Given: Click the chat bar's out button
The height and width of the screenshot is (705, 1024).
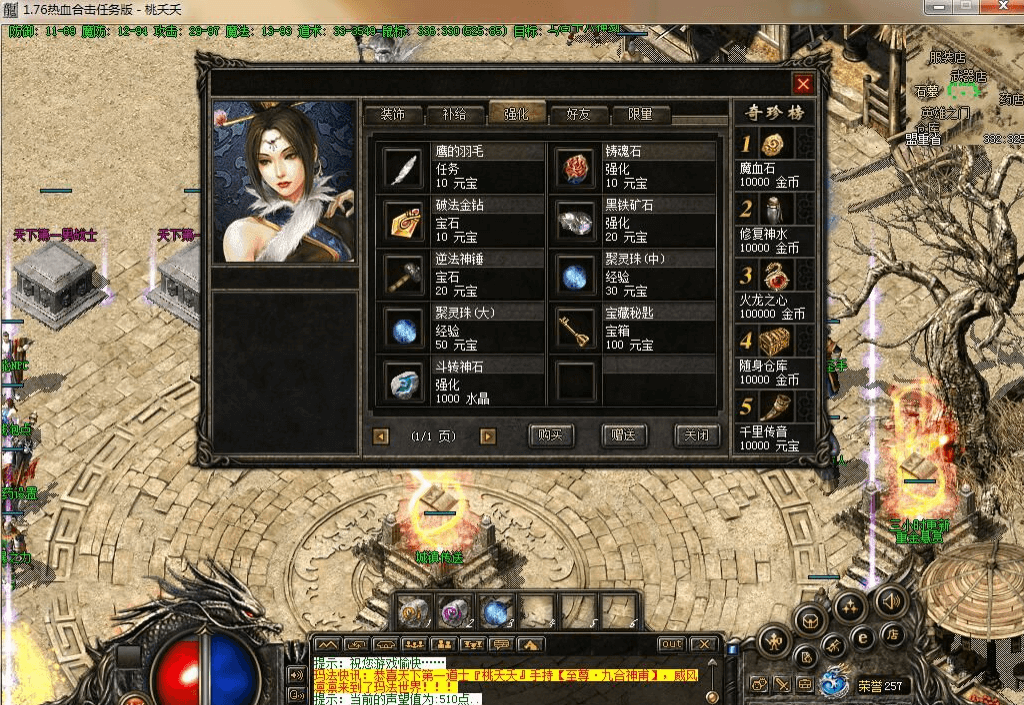Looking at the screenshot, I should 671,644.
